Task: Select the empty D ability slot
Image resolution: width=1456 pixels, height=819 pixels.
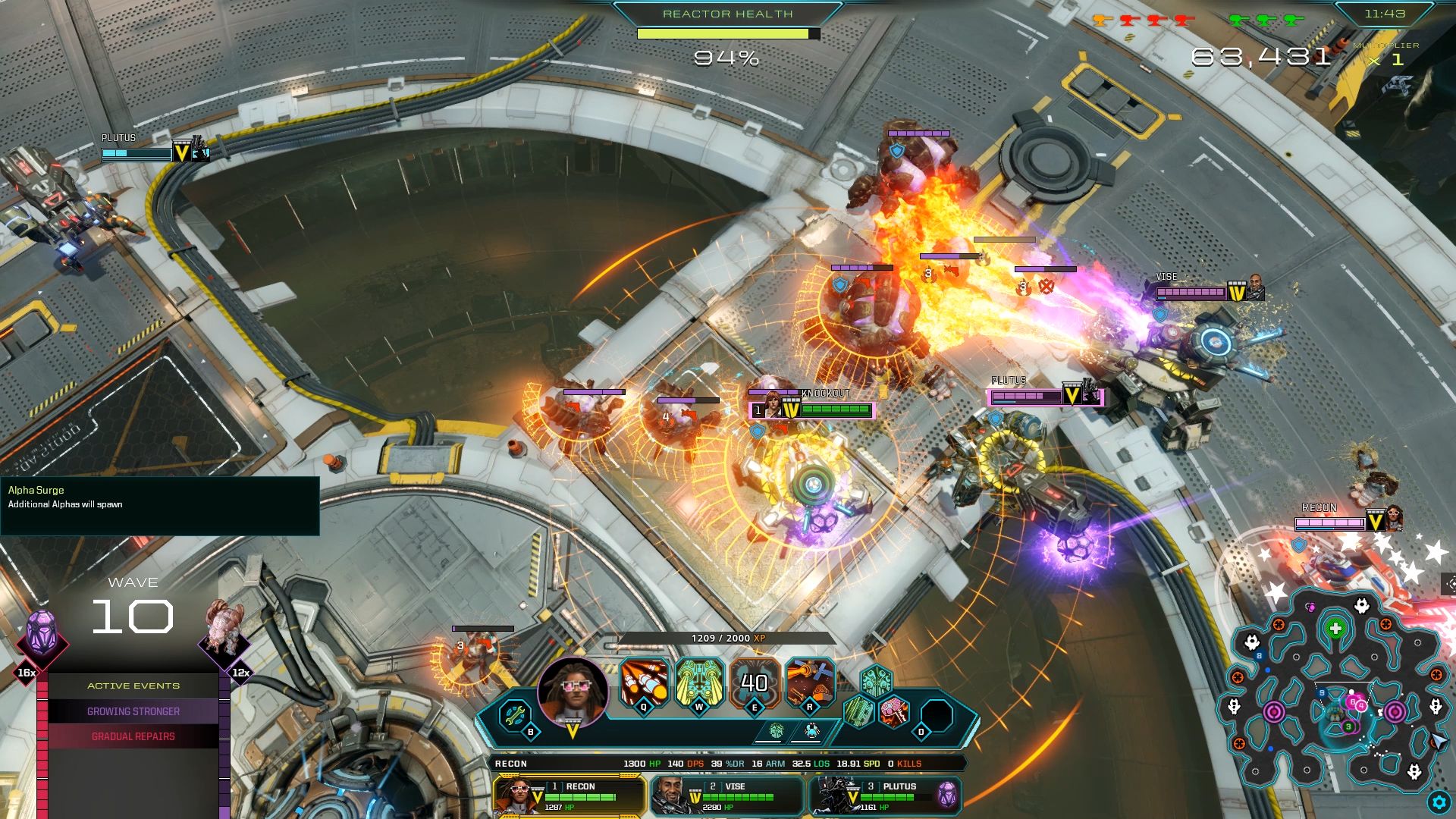Action: click(x=937, y=715)
